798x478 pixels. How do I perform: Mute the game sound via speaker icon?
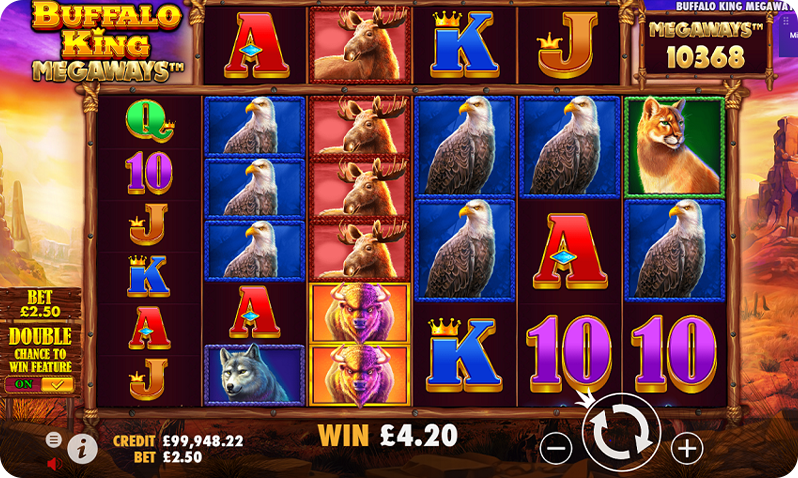(x=54, y=463)
